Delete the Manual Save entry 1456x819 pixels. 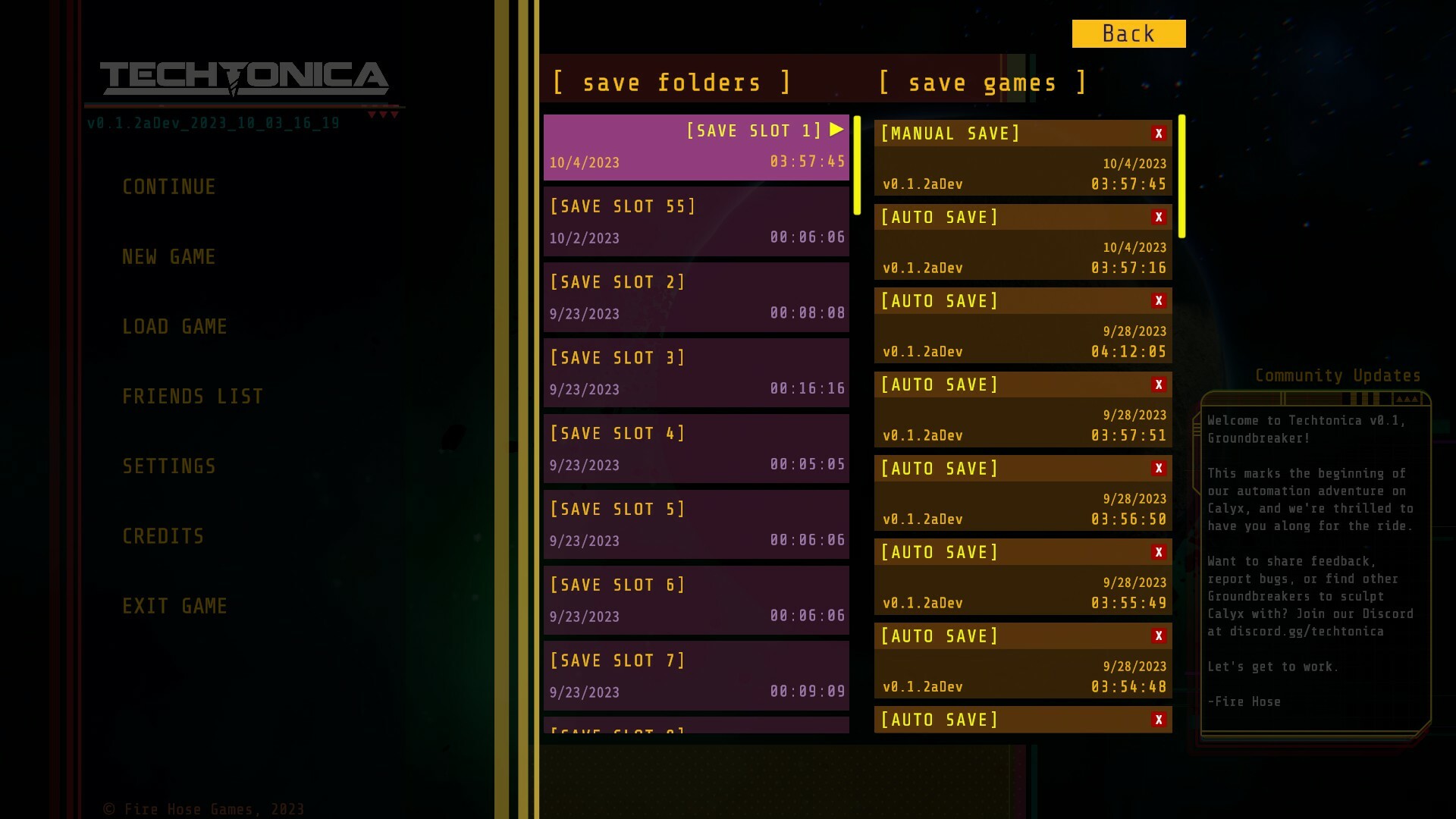[x=1159, y=133]
